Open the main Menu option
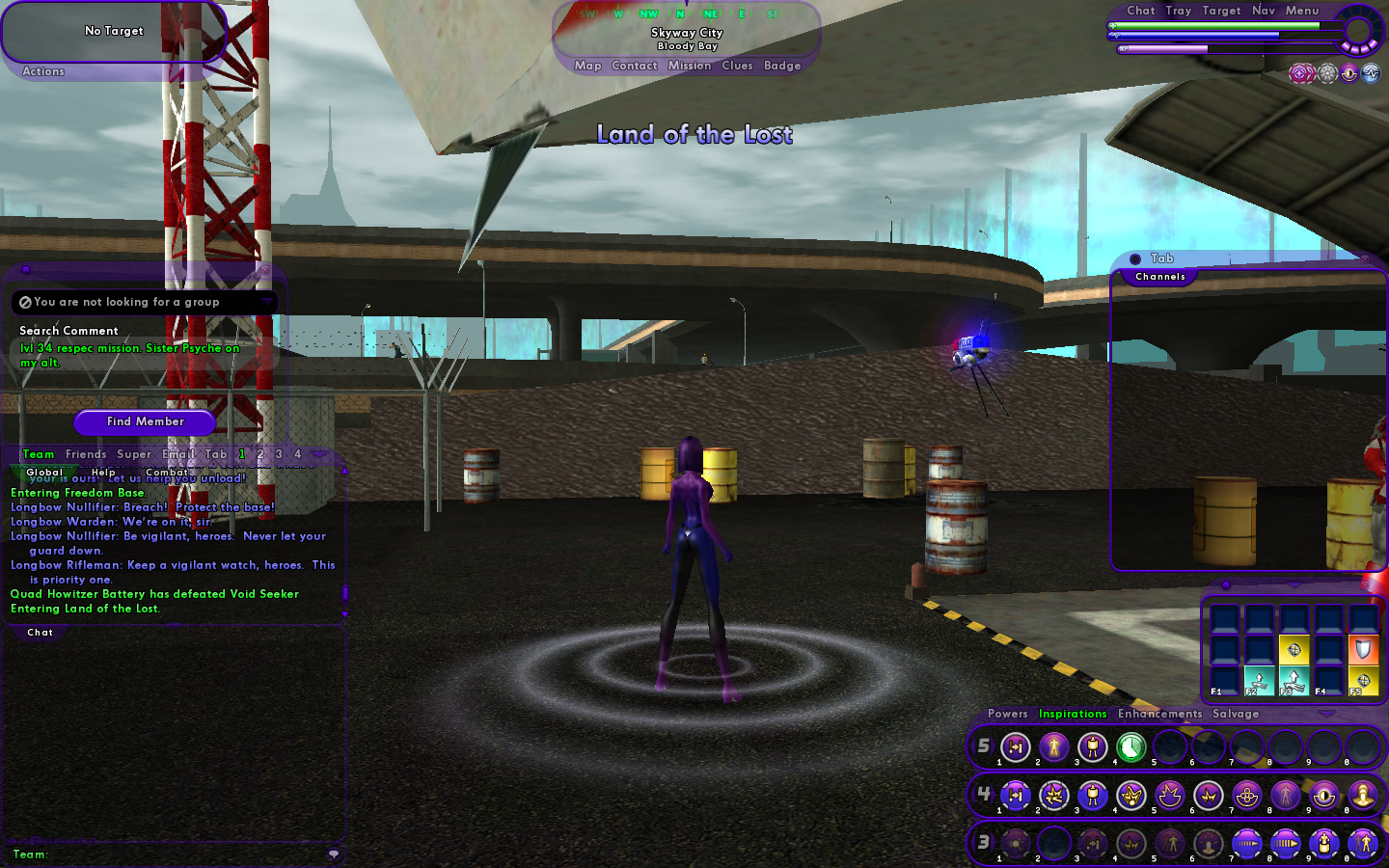 (1301, 11)
